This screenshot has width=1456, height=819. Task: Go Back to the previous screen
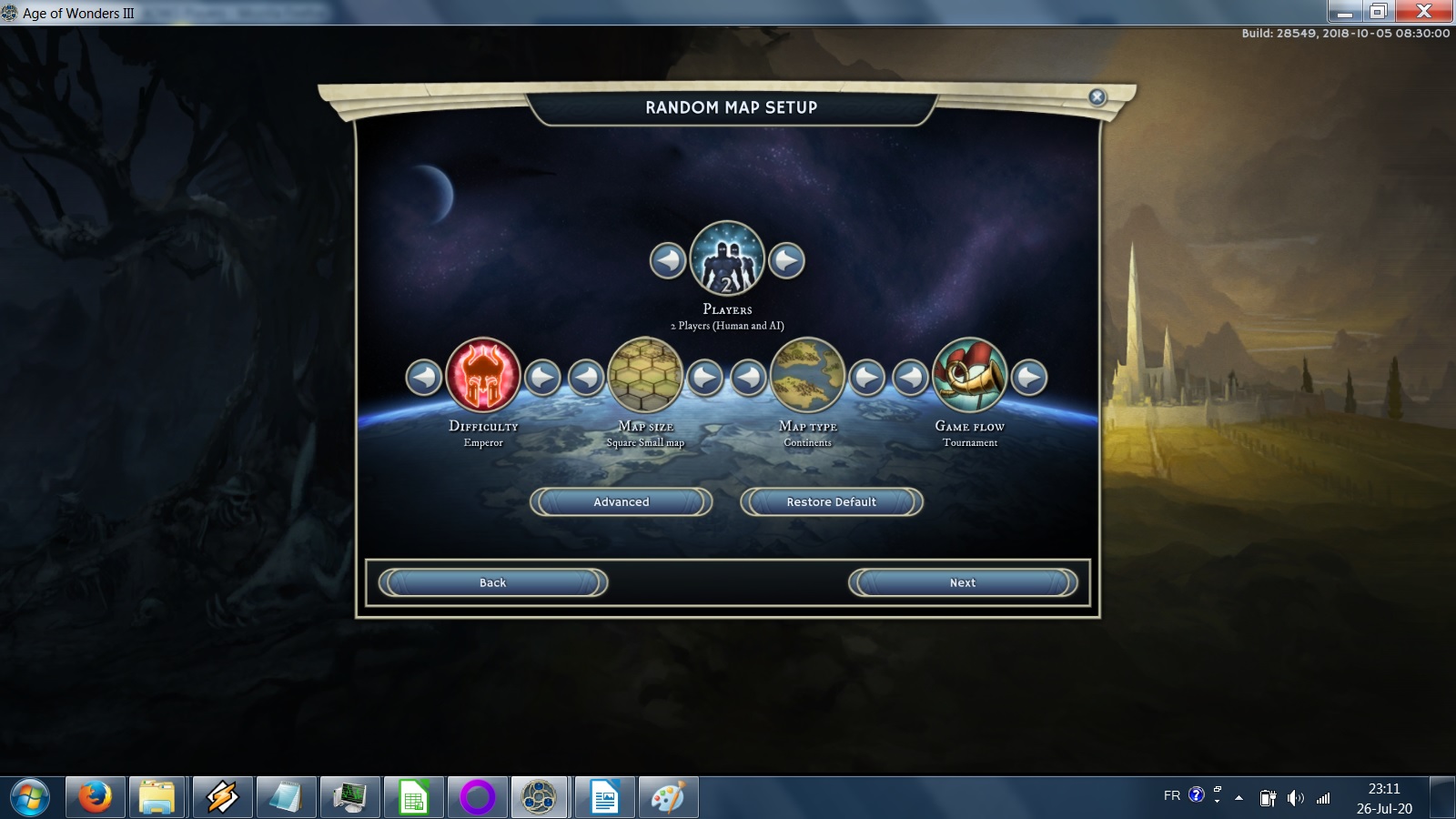[x=492, y=582]
